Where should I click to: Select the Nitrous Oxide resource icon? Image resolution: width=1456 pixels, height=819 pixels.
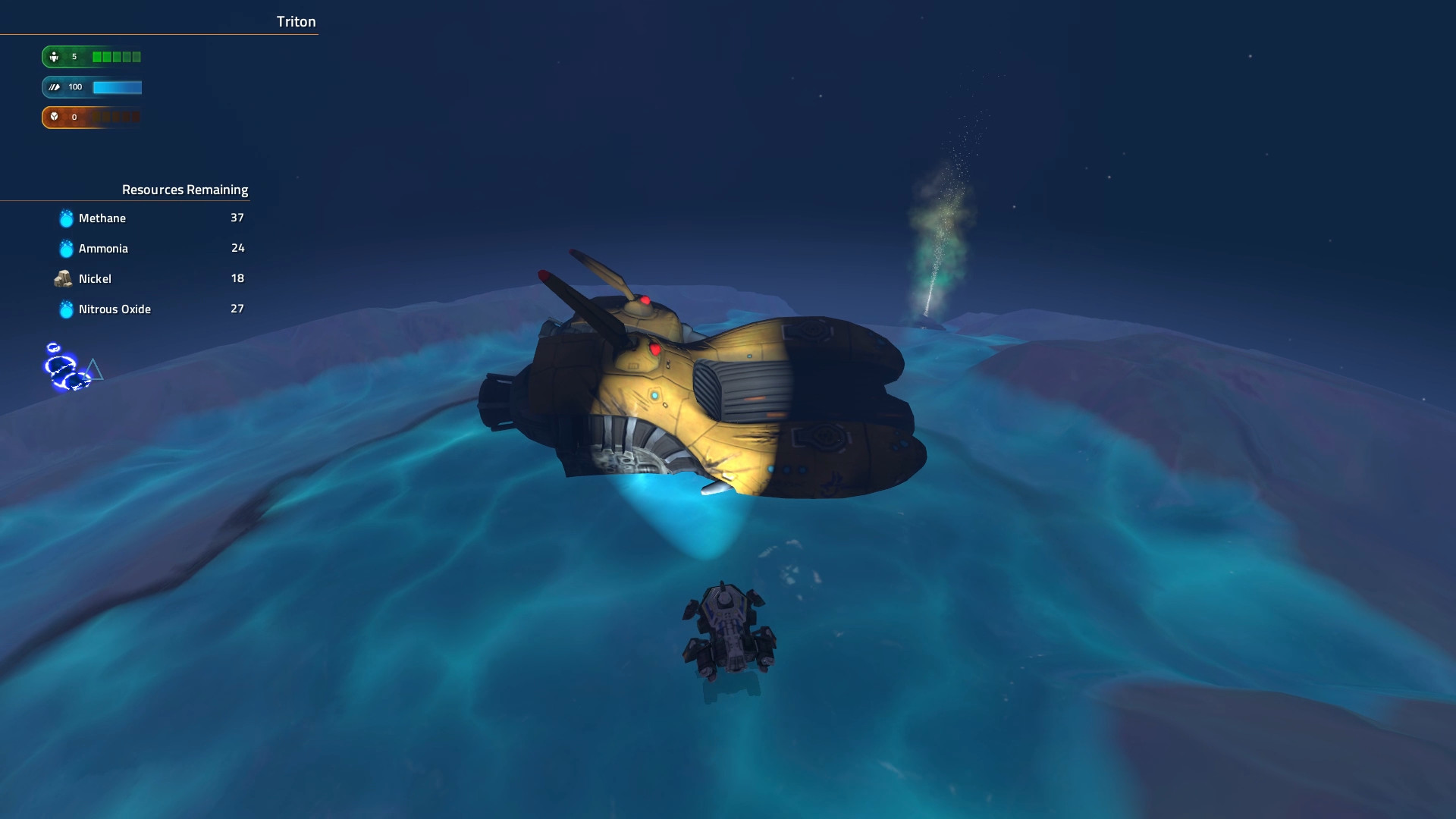coord(64,309)
